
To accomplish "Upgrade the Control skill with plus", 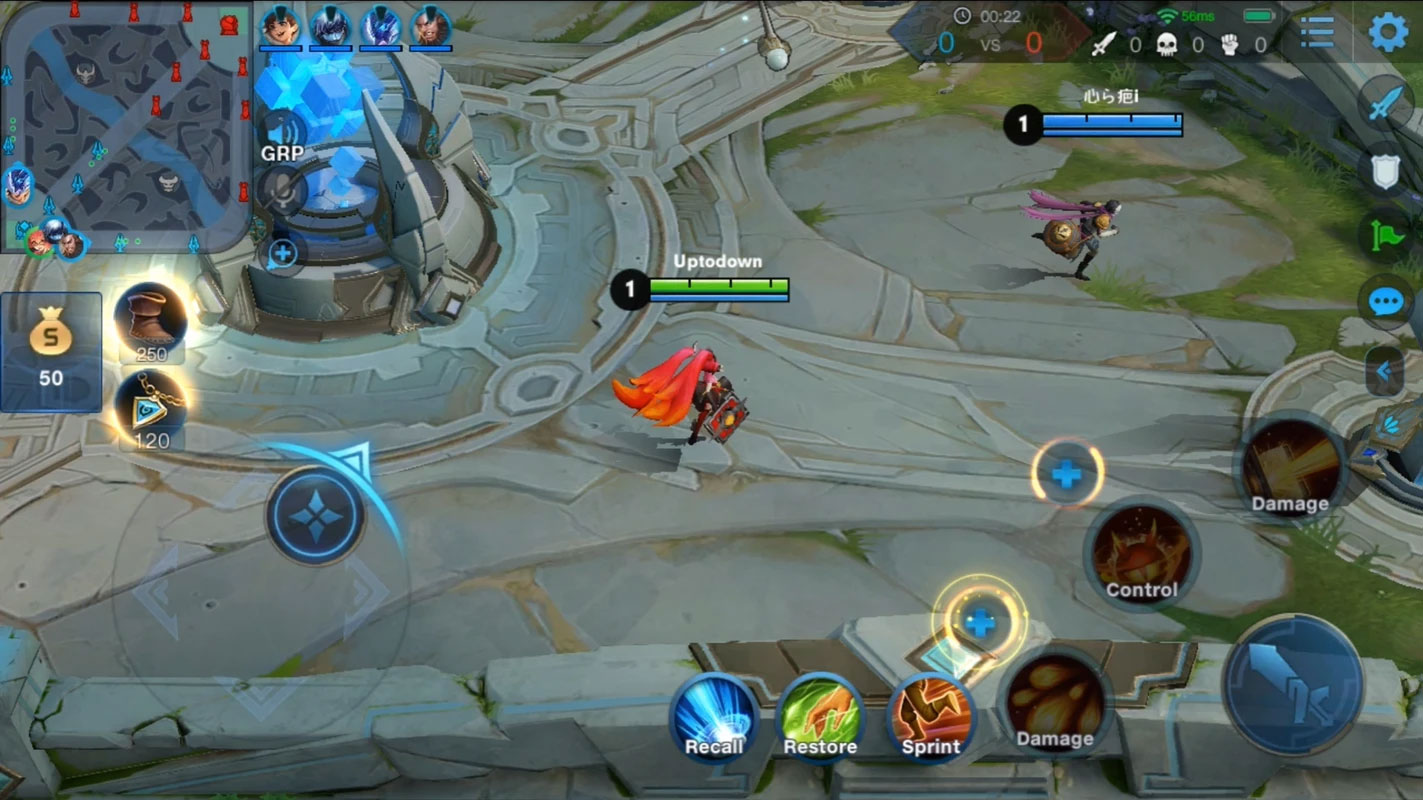I will pyautogui.click(x=1067, y=474).
